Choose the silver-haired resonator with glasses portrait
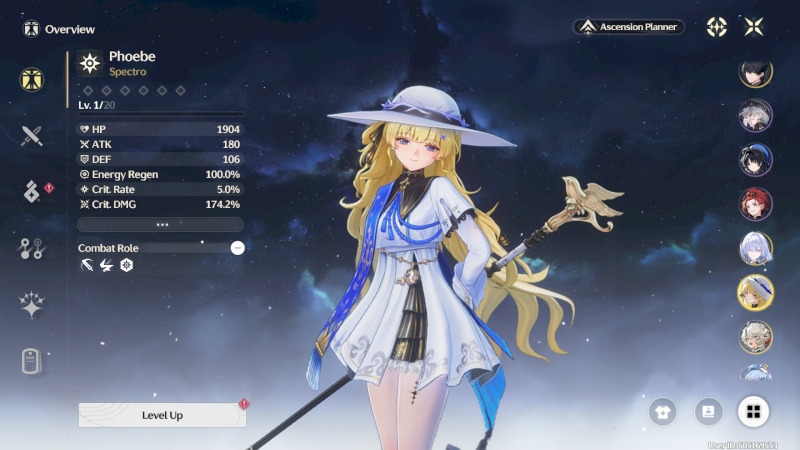 755,115
